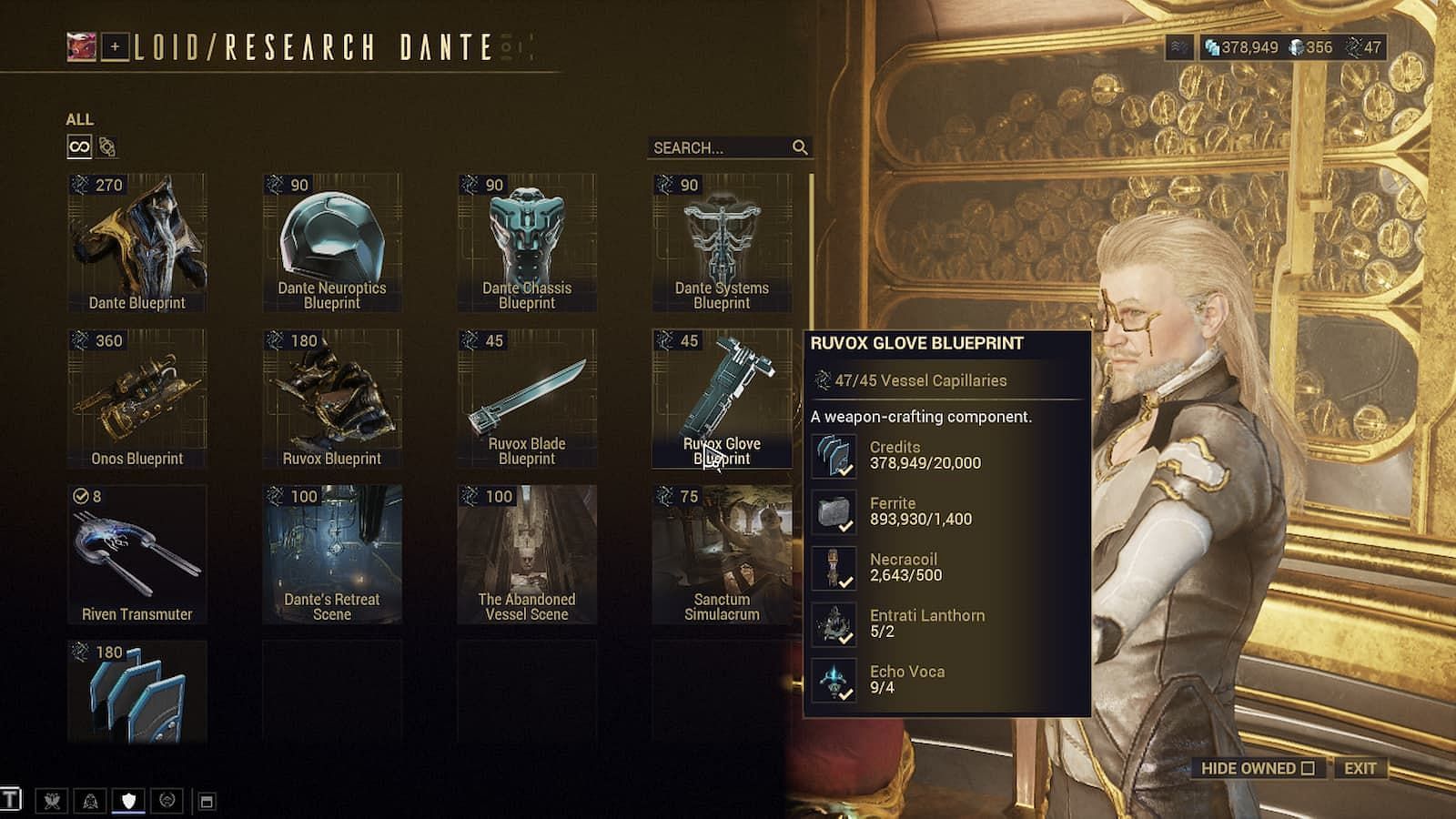Toggle the Hide Owned checkbox
Screen dimensions: 1456x819
(1308, 768)
